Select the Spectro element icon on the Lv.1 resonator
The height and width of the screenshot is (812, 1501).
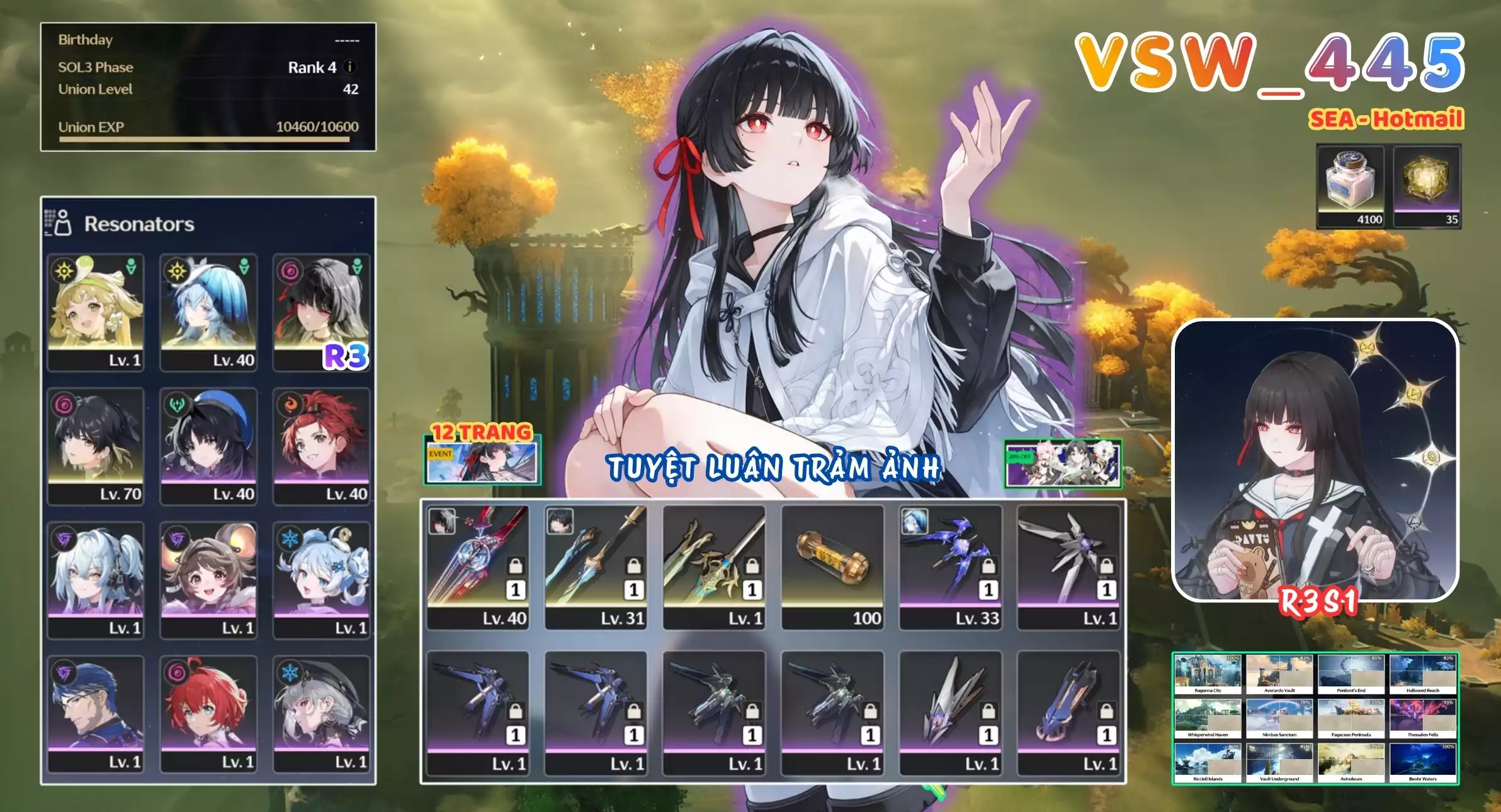(x=64, y=272)
